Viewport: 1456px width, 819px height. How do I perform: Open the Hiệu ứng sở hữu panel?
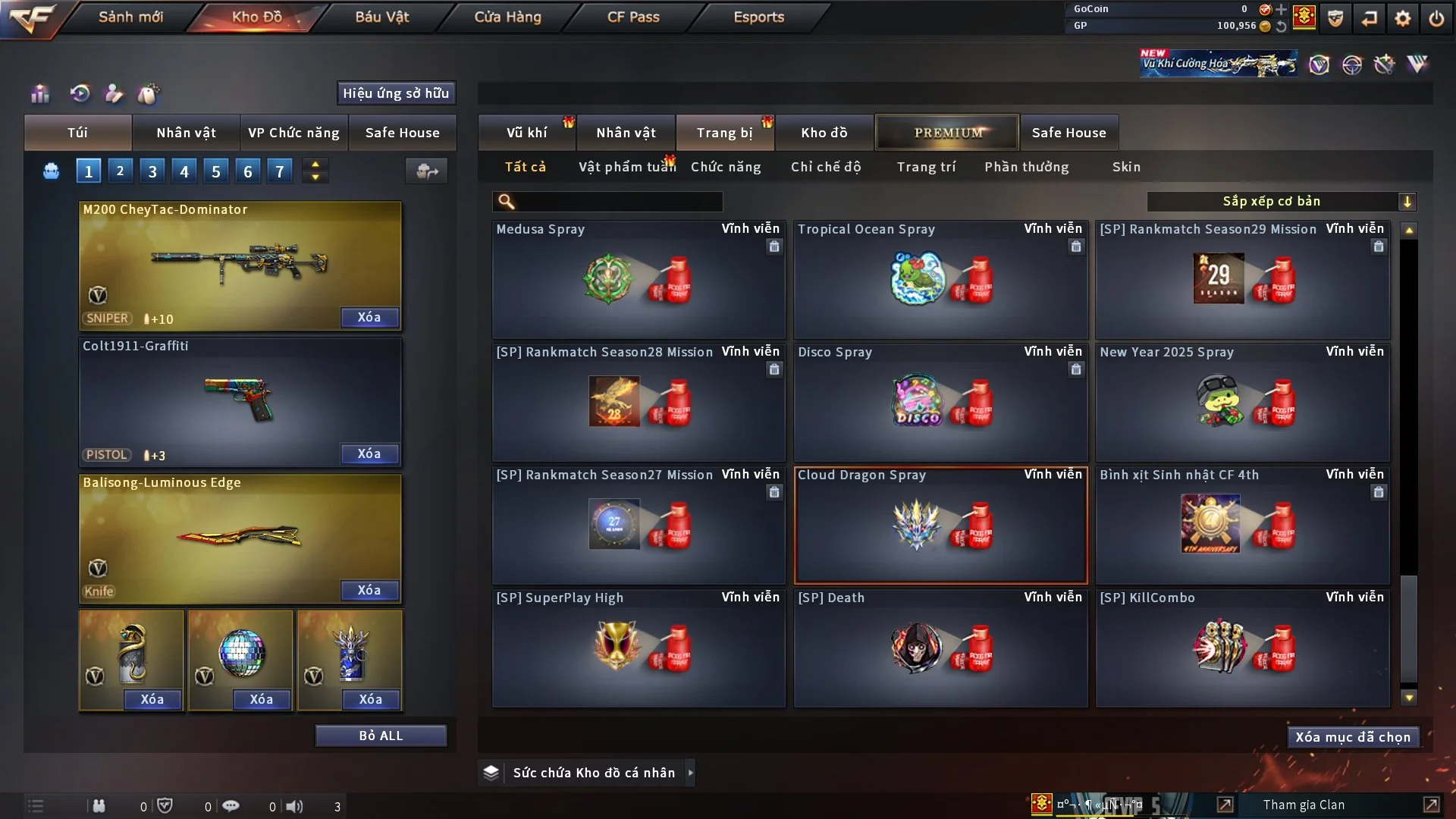pyautogui.click(x=396, y=93)
